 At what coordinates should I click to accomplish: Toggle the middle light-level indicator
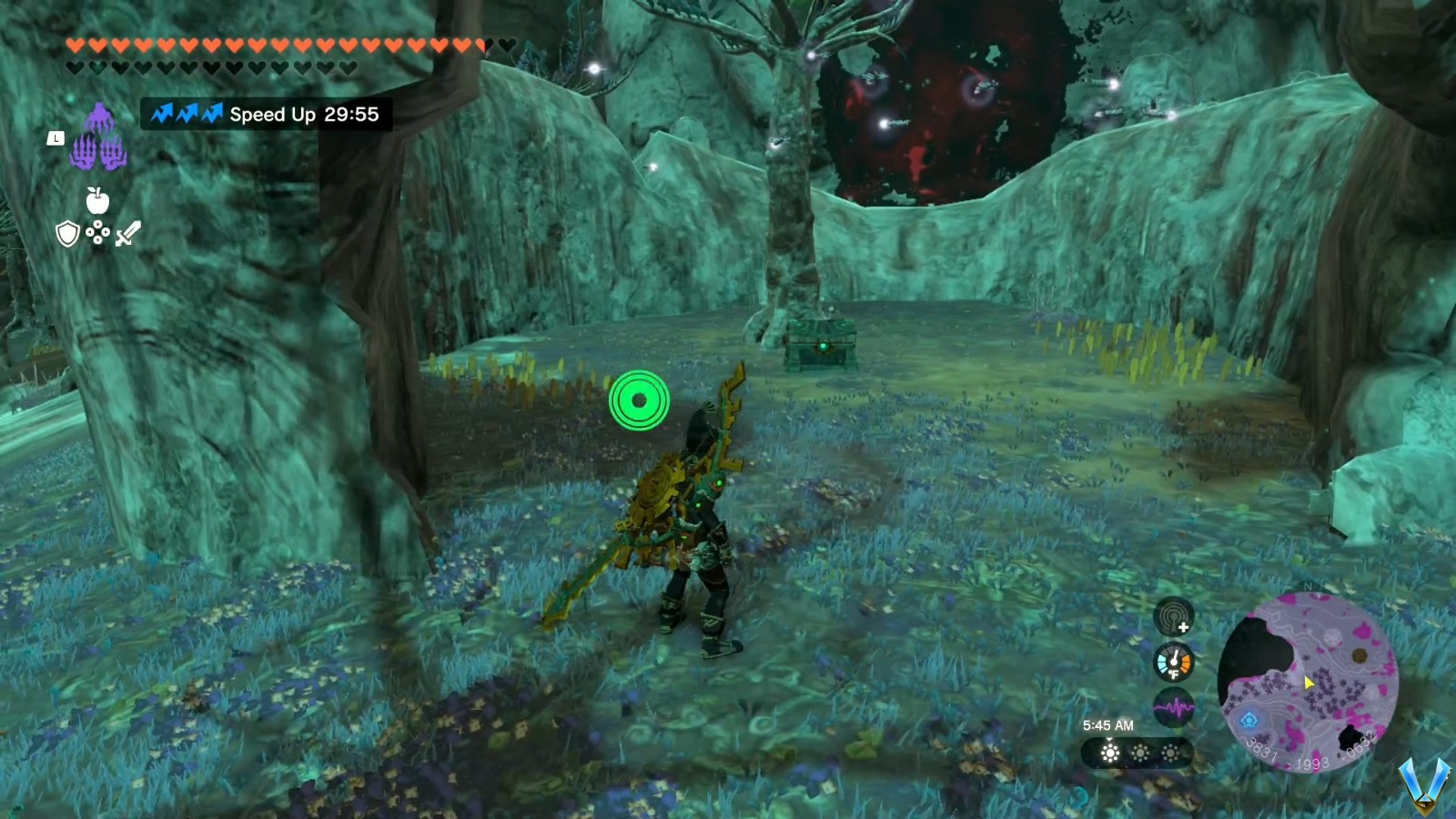(1141, 753)
